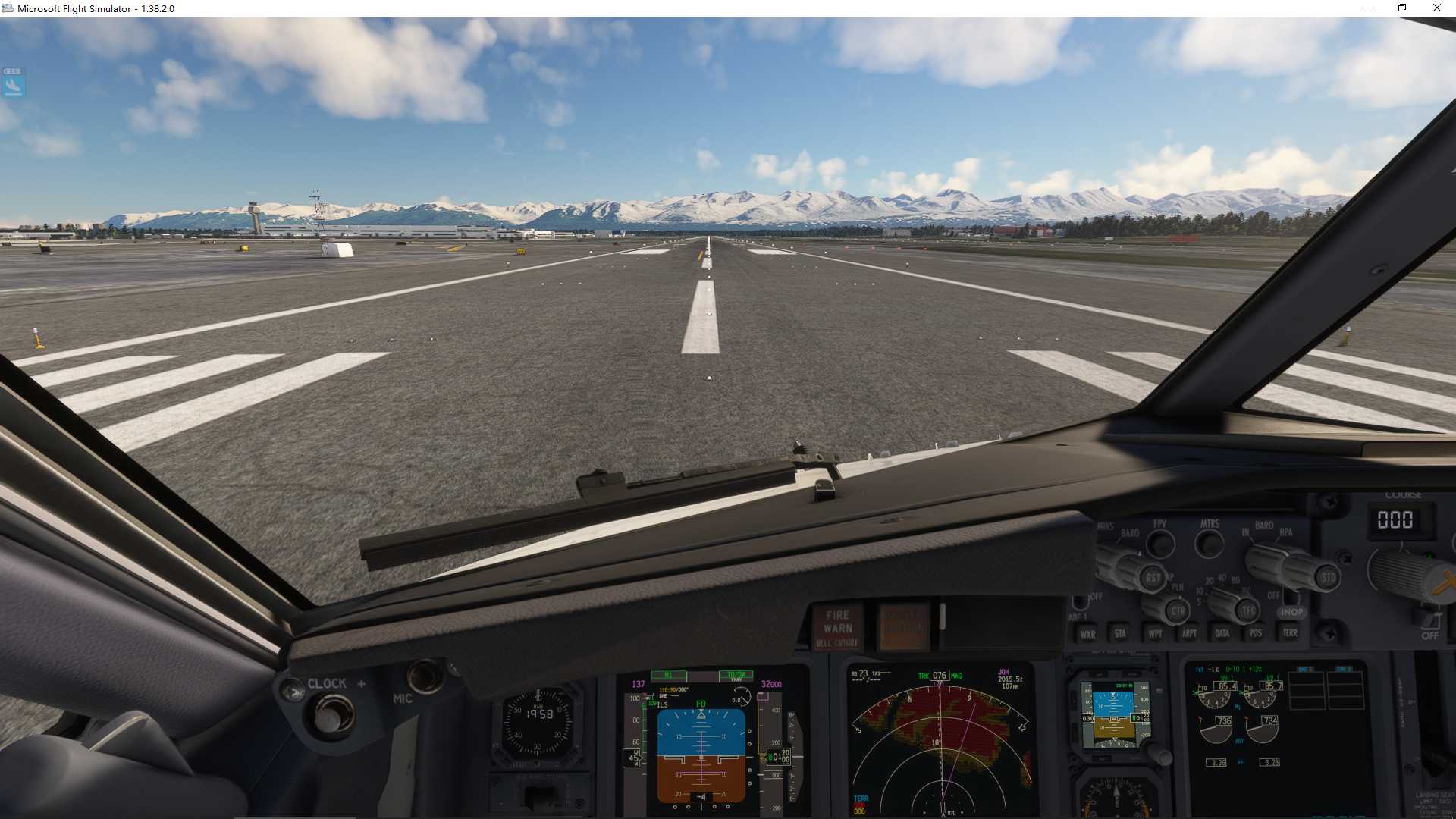Toggle the POS position map button
Viewport: 1456px width, 819px height.
click(x=1256, y=633)
